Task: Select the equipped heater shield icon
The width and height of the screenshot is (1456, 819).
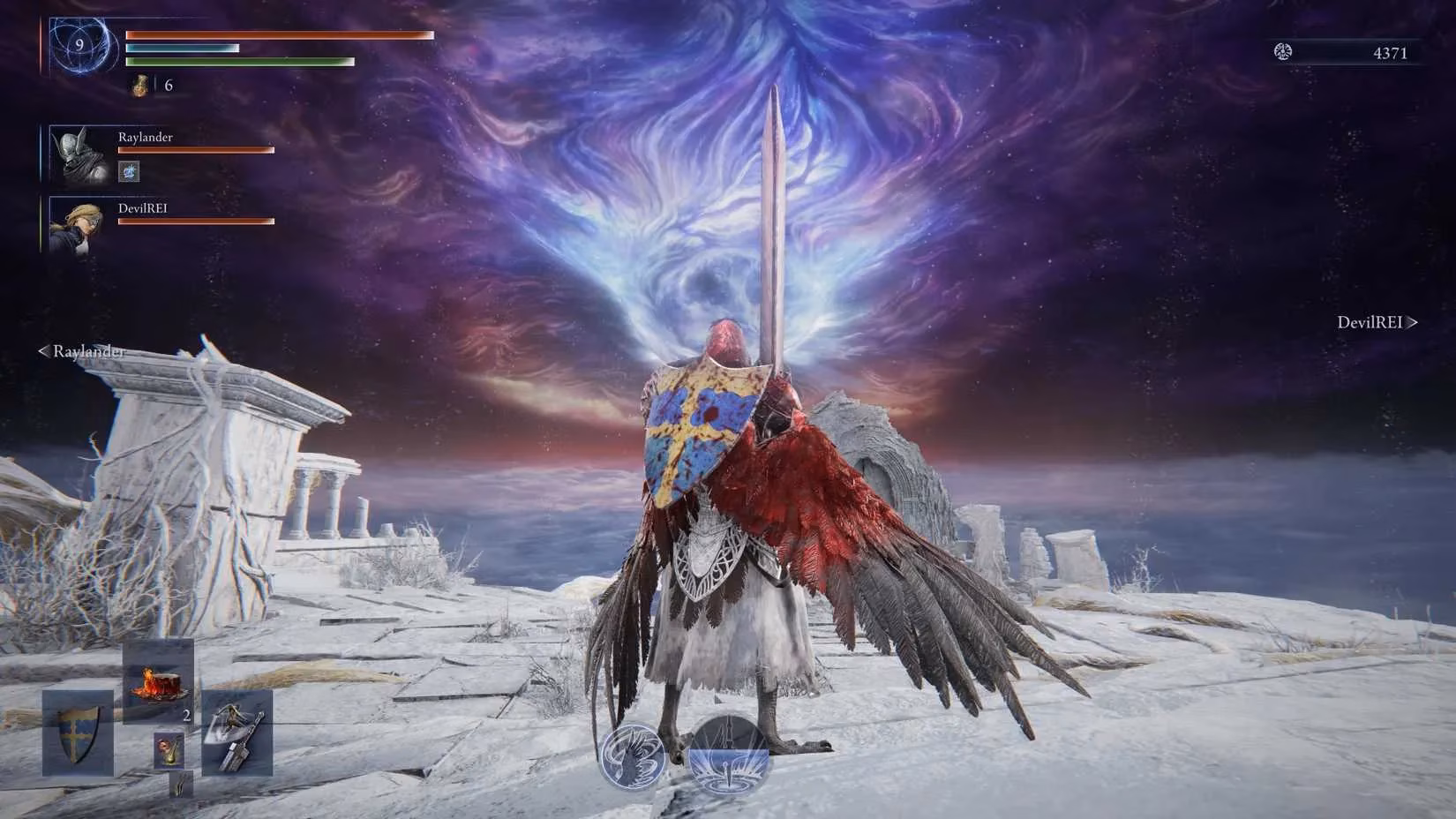Action: click(78, 736)
